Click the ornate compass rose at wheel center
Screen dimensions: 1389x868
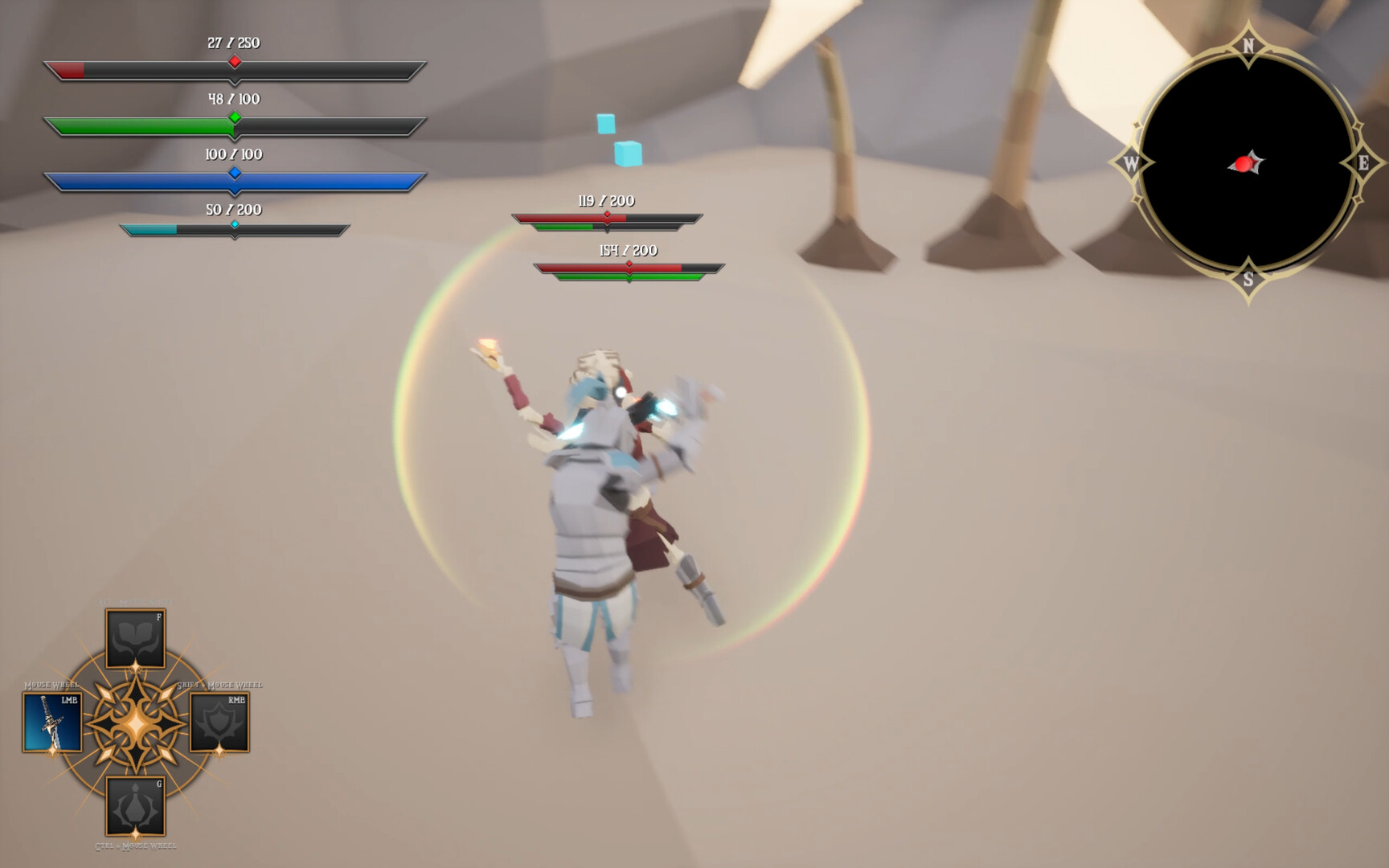pyautogui.click(x=135, y=722)
